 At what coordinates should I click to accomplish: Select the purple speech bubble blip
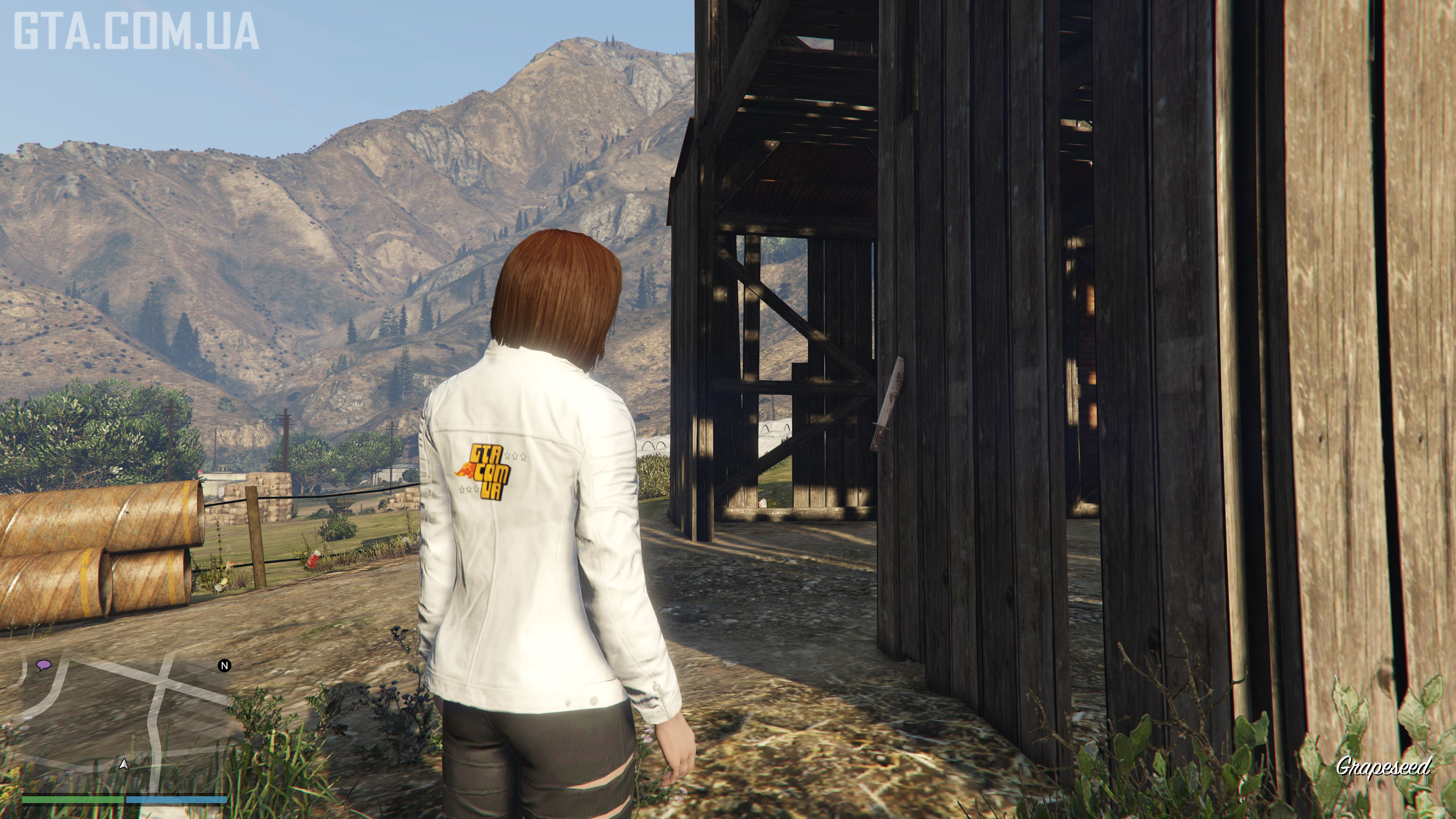[x=43, y=665]
